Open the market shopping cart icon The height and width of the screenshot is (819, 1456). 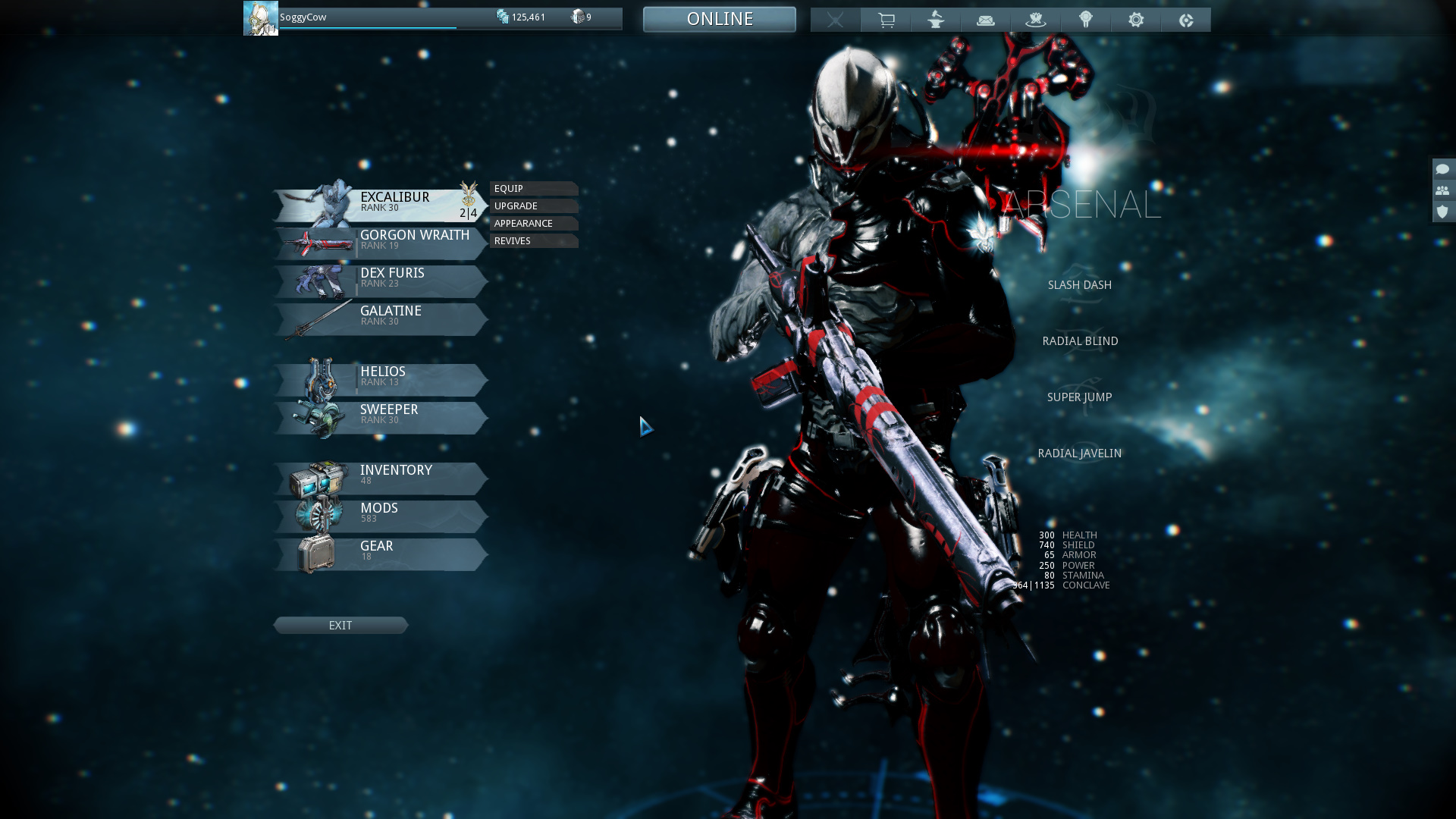pyautogui.click(x=886, y=20)
